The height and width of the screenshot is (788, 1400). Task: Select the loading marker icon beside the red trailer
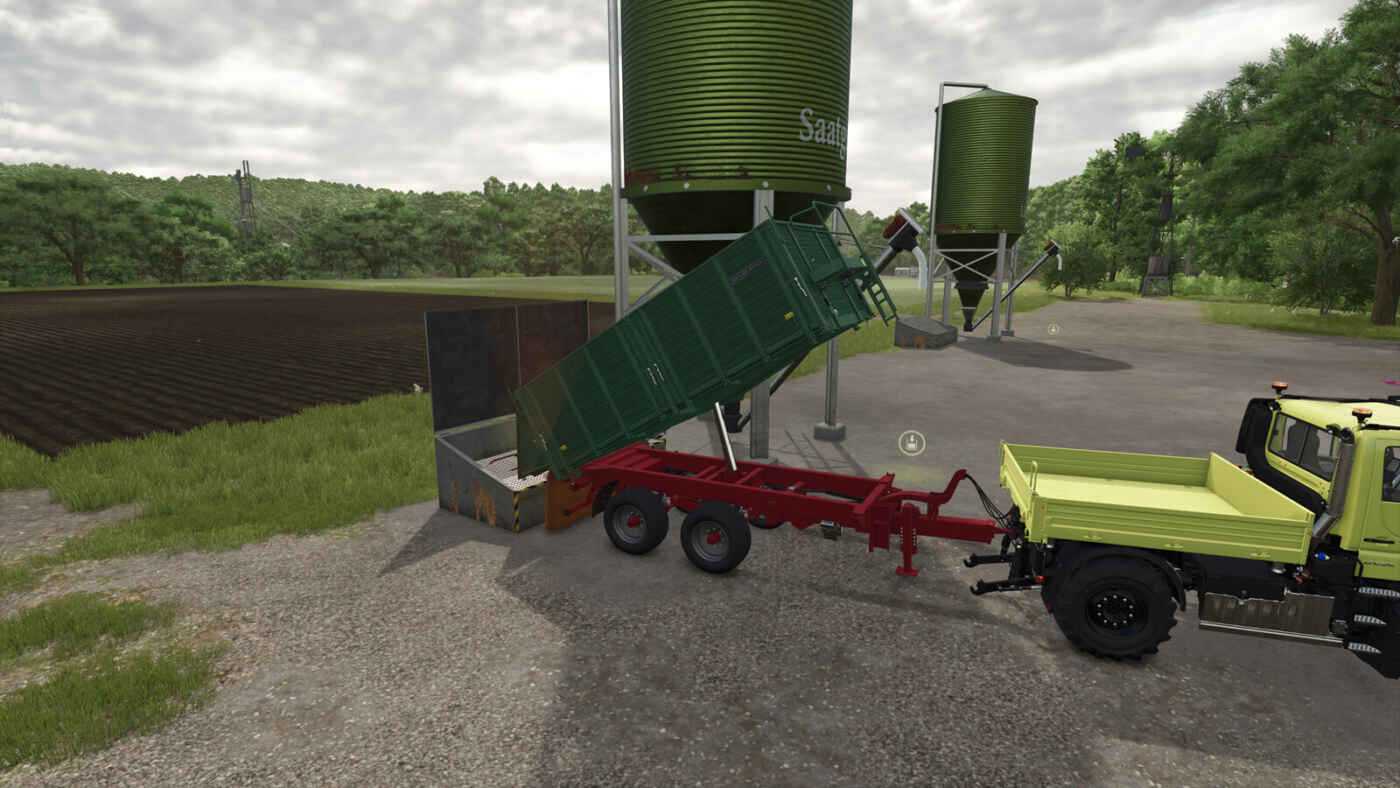click(911, 442)
